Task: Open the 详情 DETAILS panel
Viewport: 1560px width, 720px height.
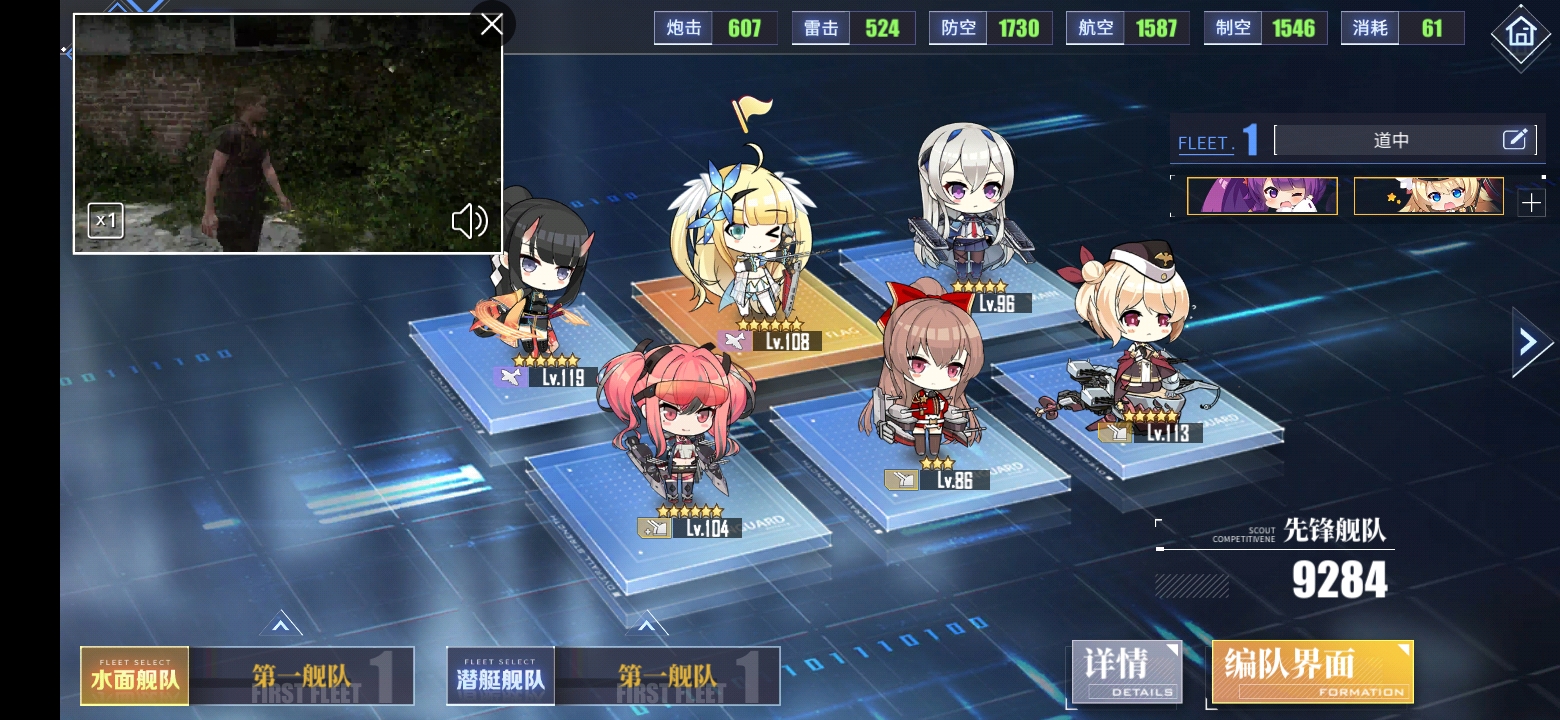Action: coord(1126,672)
